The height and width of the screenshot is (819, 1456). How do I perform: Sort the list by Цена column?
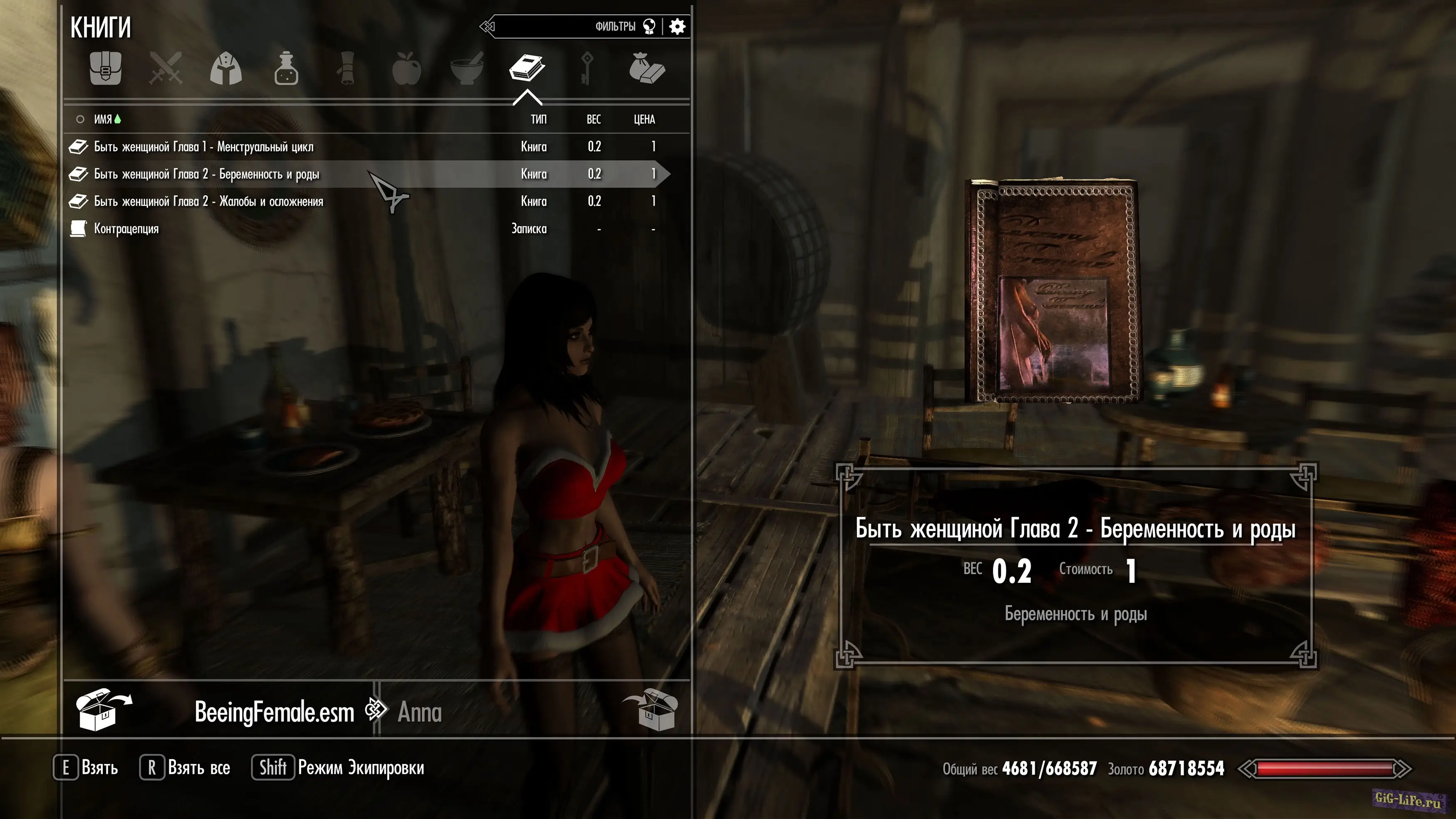pos(644,119)
